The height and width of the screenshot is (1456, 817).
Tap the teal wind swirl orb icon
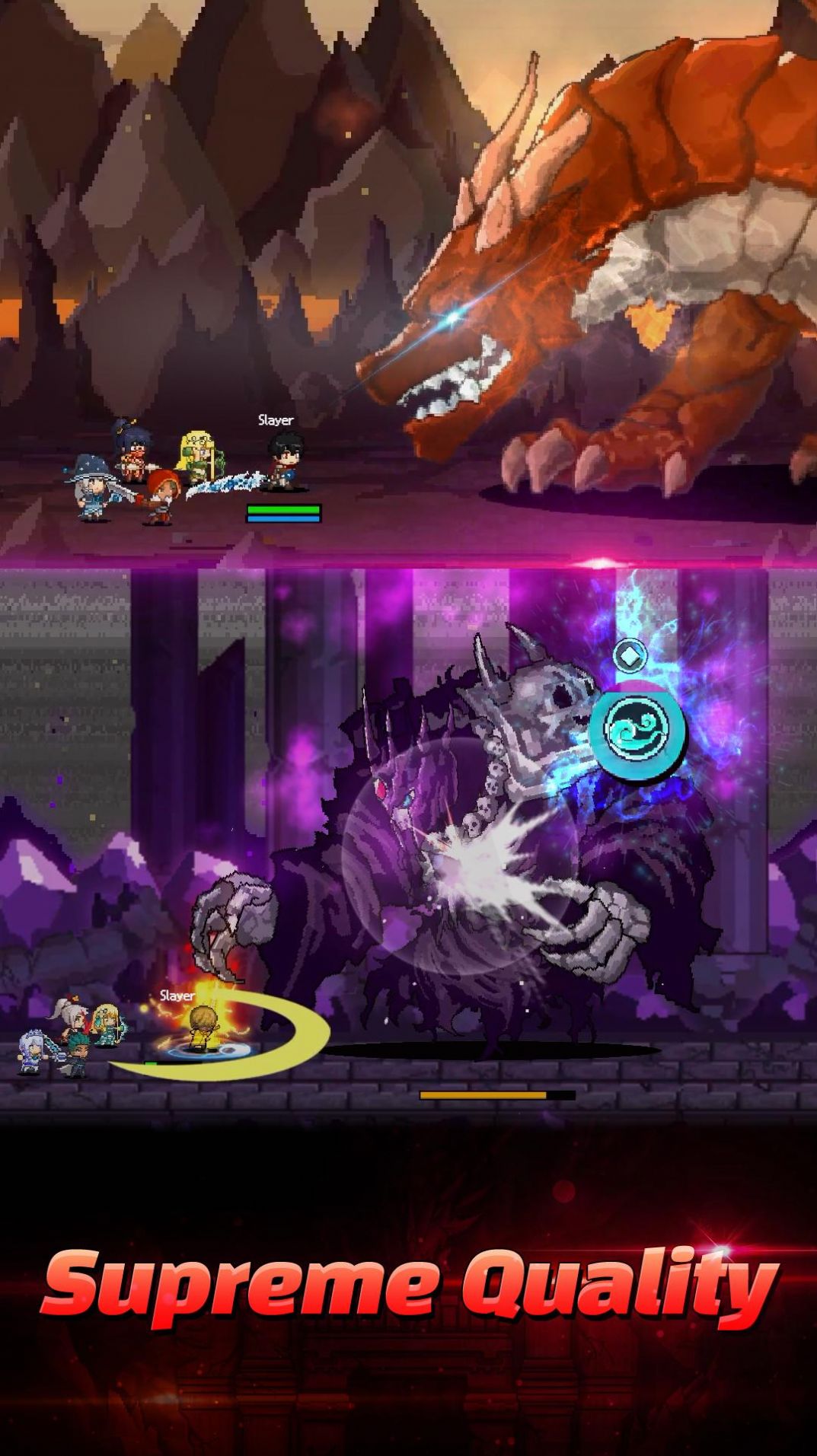[638, 728]
